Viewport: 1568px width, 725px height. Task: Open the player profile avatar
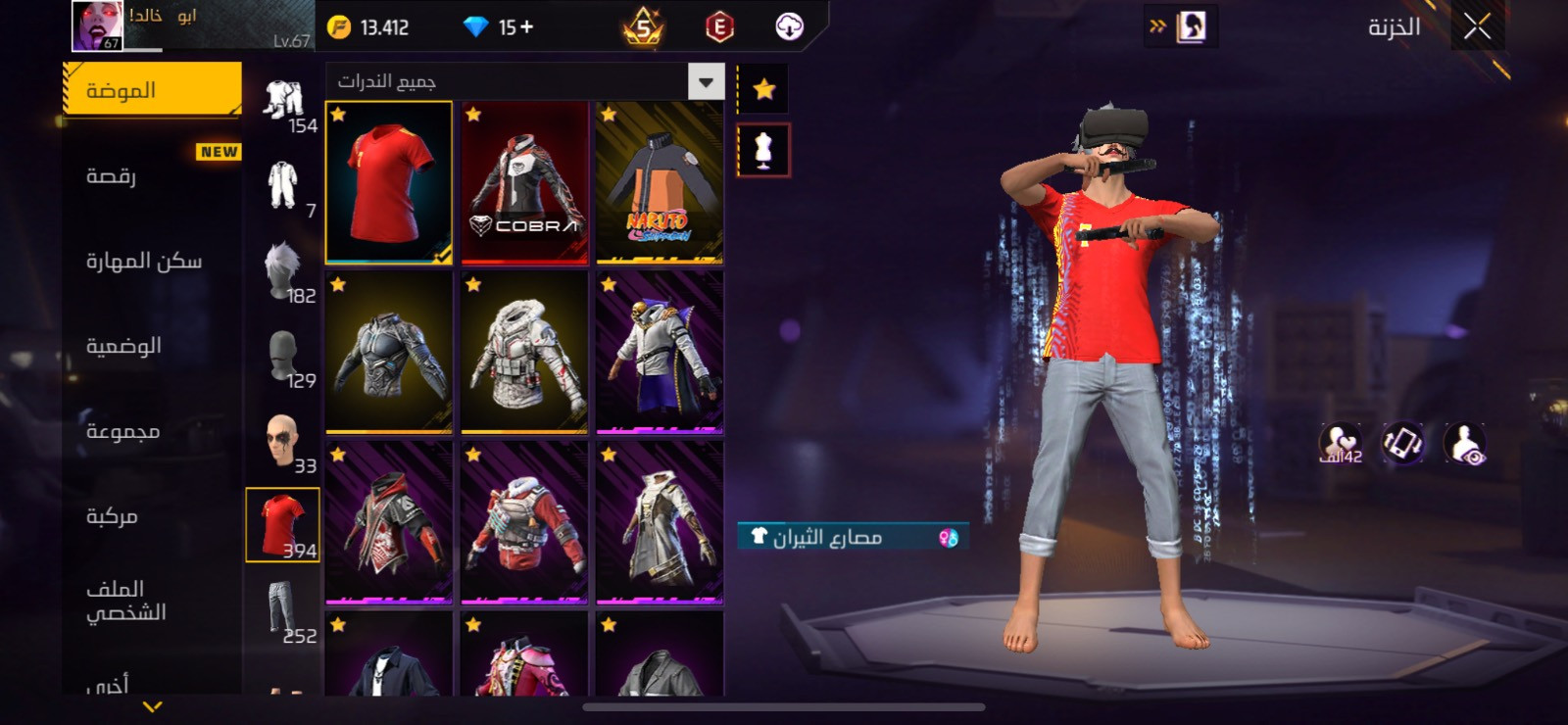pyautogui.click(x=97, y=25)
